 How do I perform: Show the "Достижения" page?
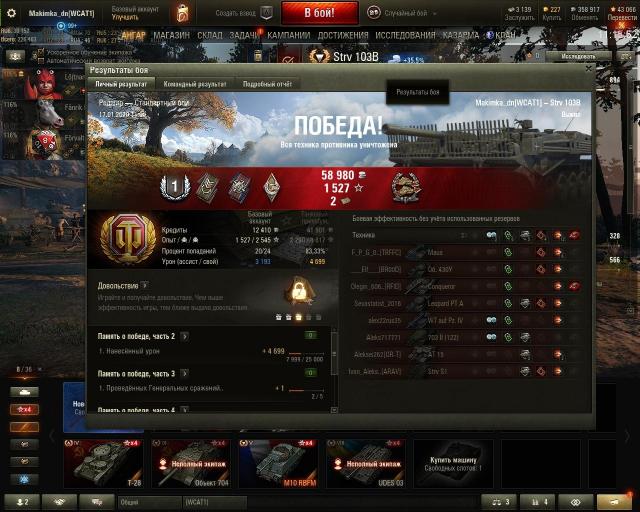click(x=342, y=34)
